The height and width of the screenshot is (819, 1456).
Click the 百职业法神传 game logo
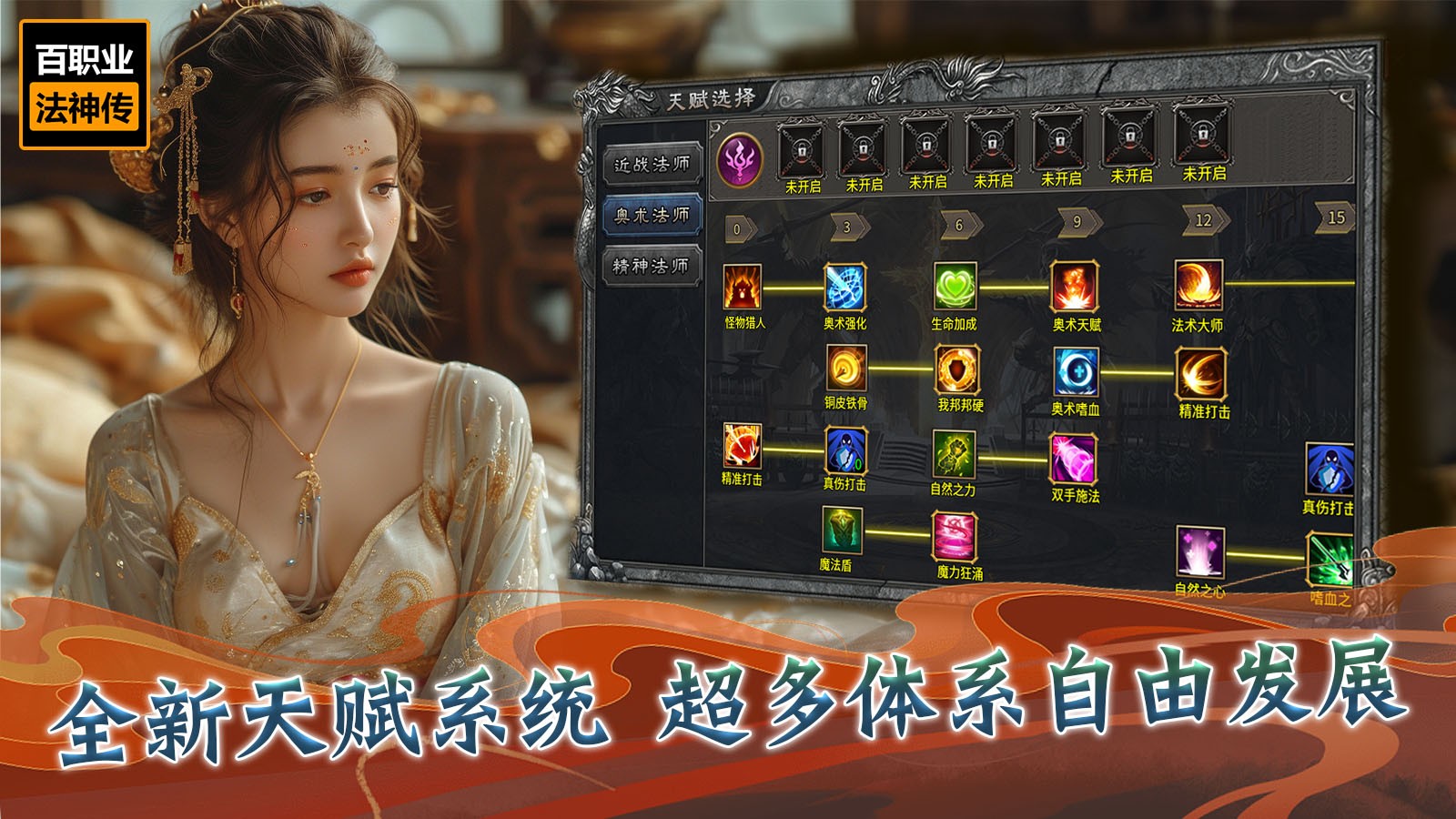click(x=86, y=83)
